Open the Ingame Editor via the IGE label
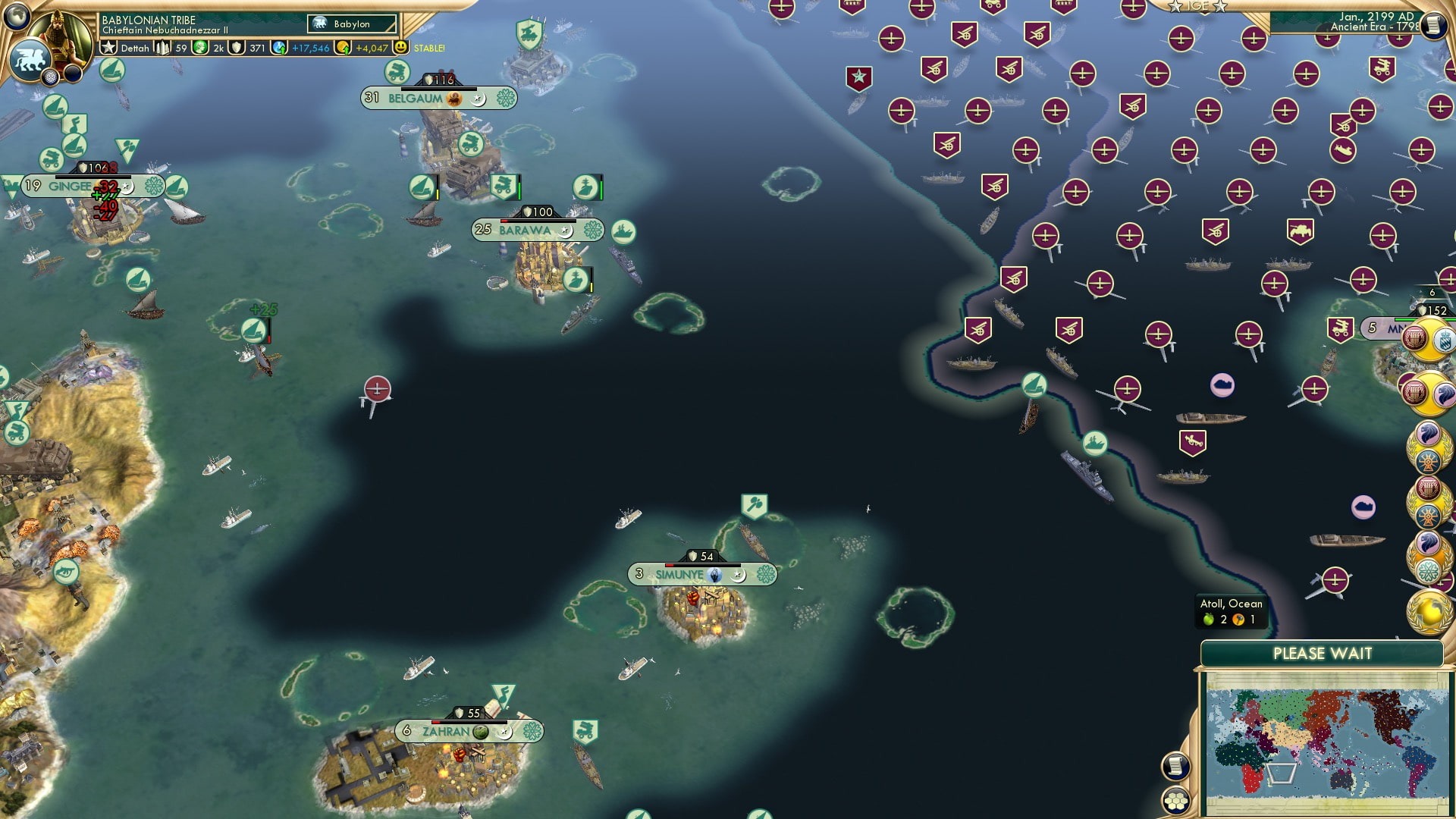This screenshot has width=1456, height=819. (1198, 7)
